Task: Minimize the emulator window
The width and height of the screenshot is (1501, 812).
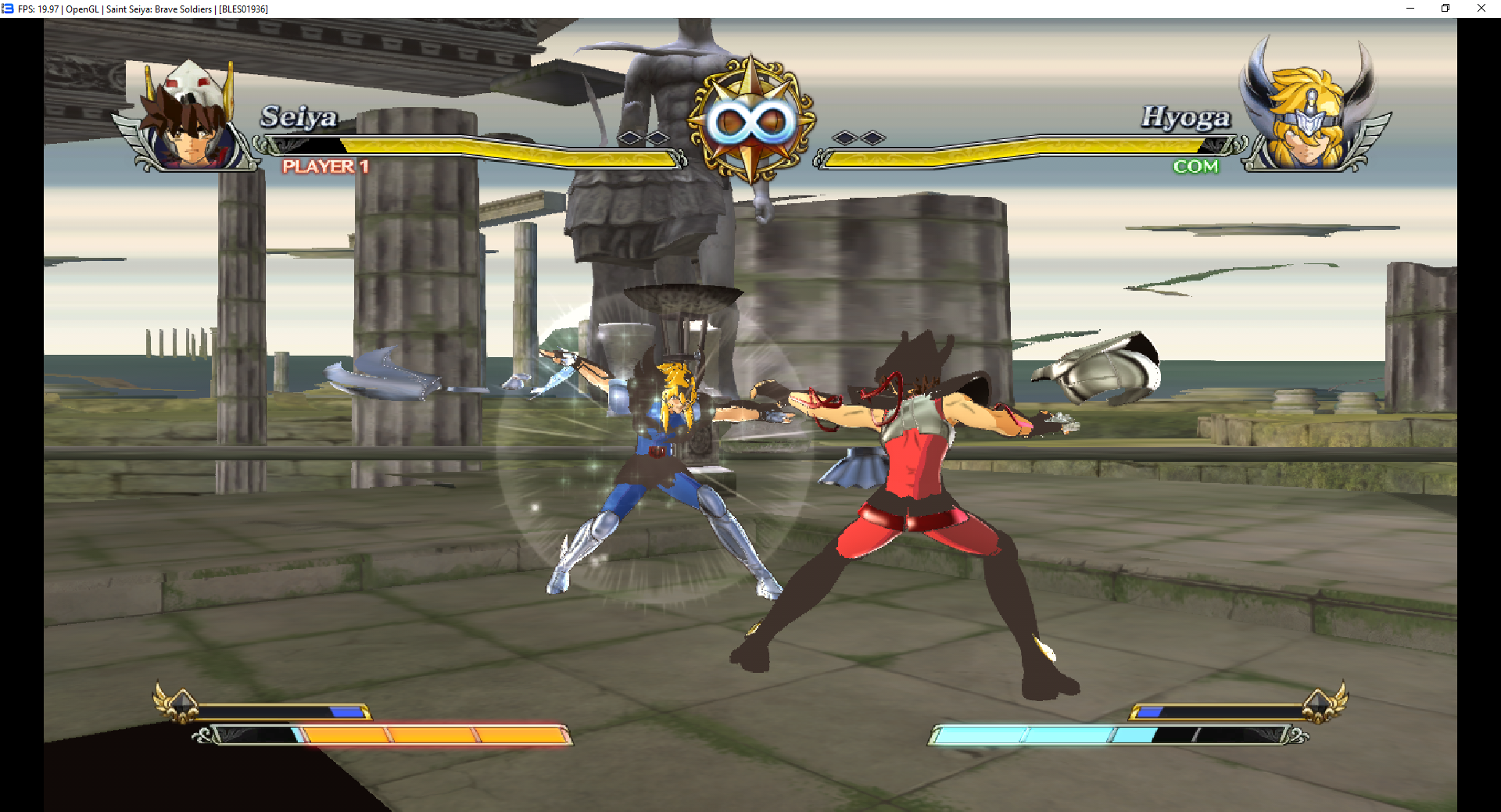Action: [1410, 9]
